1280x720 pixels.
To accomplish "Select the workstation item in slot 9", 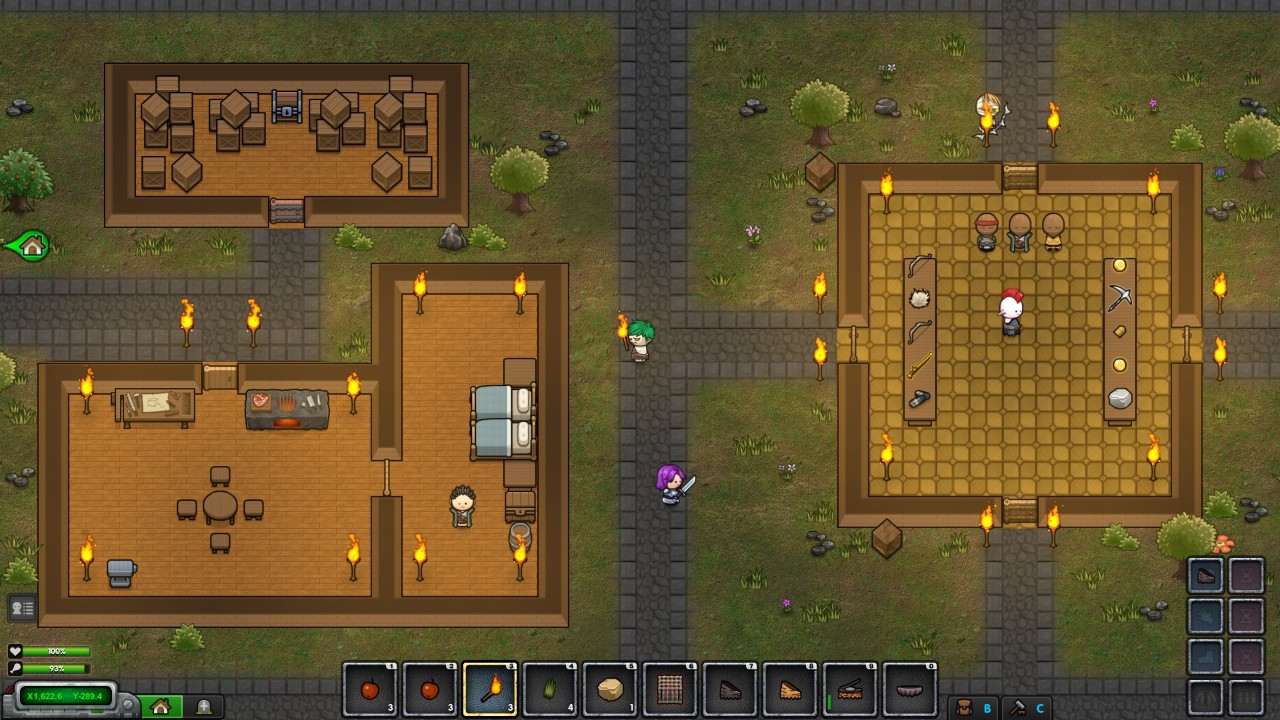I will [x=850, y=689].
